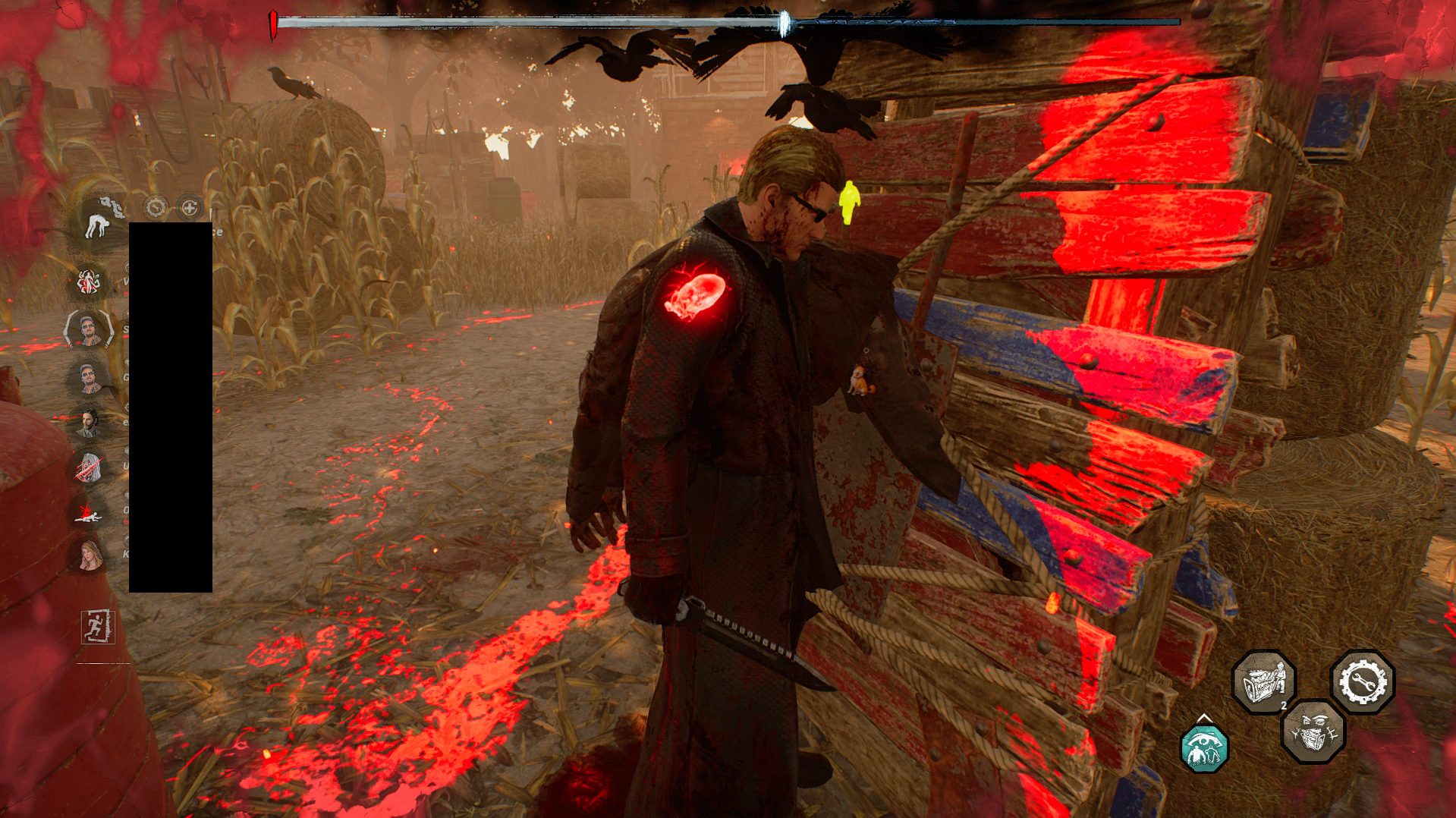The width and height of the screenshot is (1456, 818).
Task: Toggle the teal eye-and-survivors activated perk
Action: pos(1204,750)
